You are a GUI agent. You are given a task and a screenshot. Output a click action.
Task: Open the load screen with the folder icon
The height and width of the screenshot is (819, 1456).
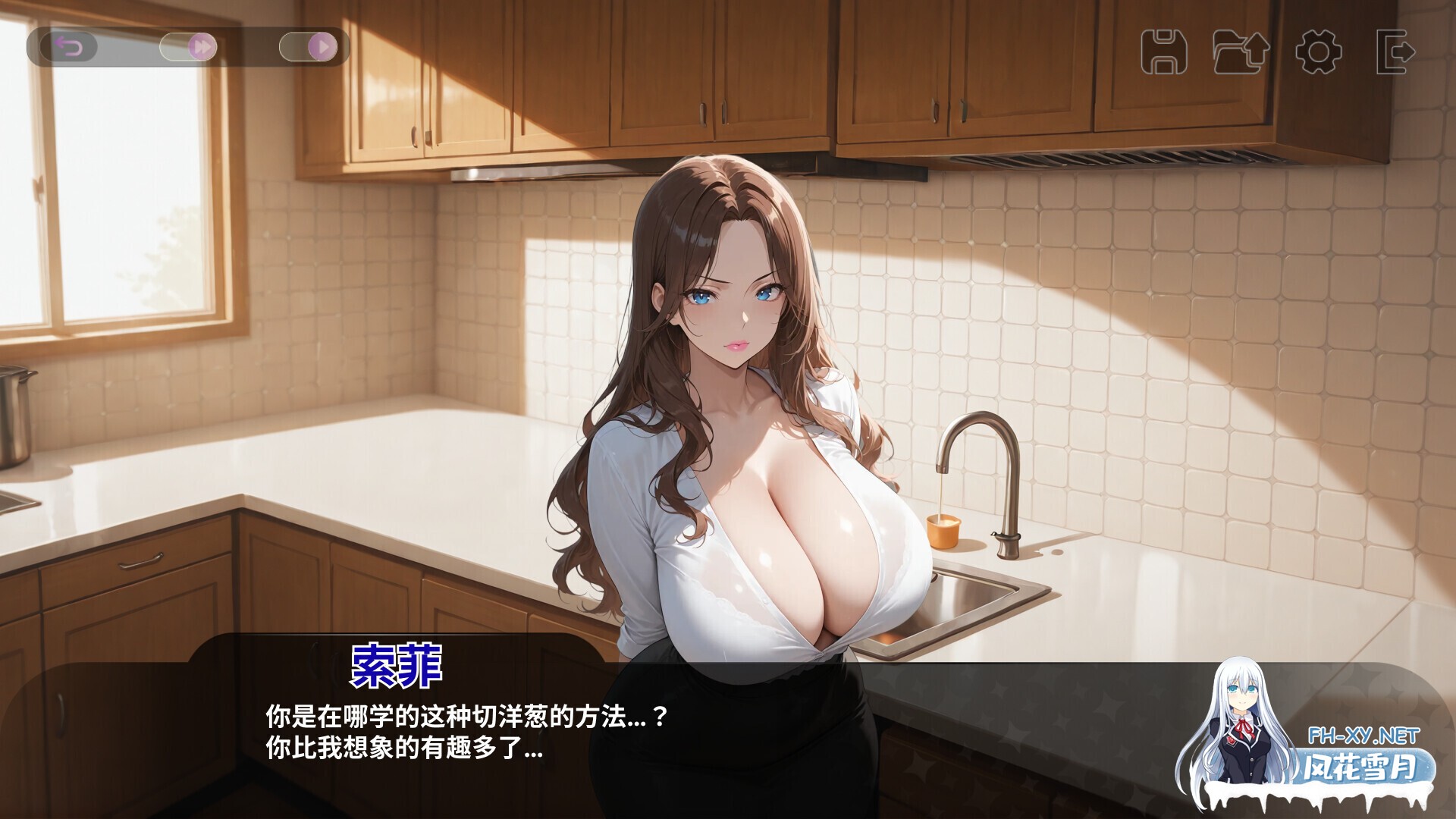point(1241,49)
